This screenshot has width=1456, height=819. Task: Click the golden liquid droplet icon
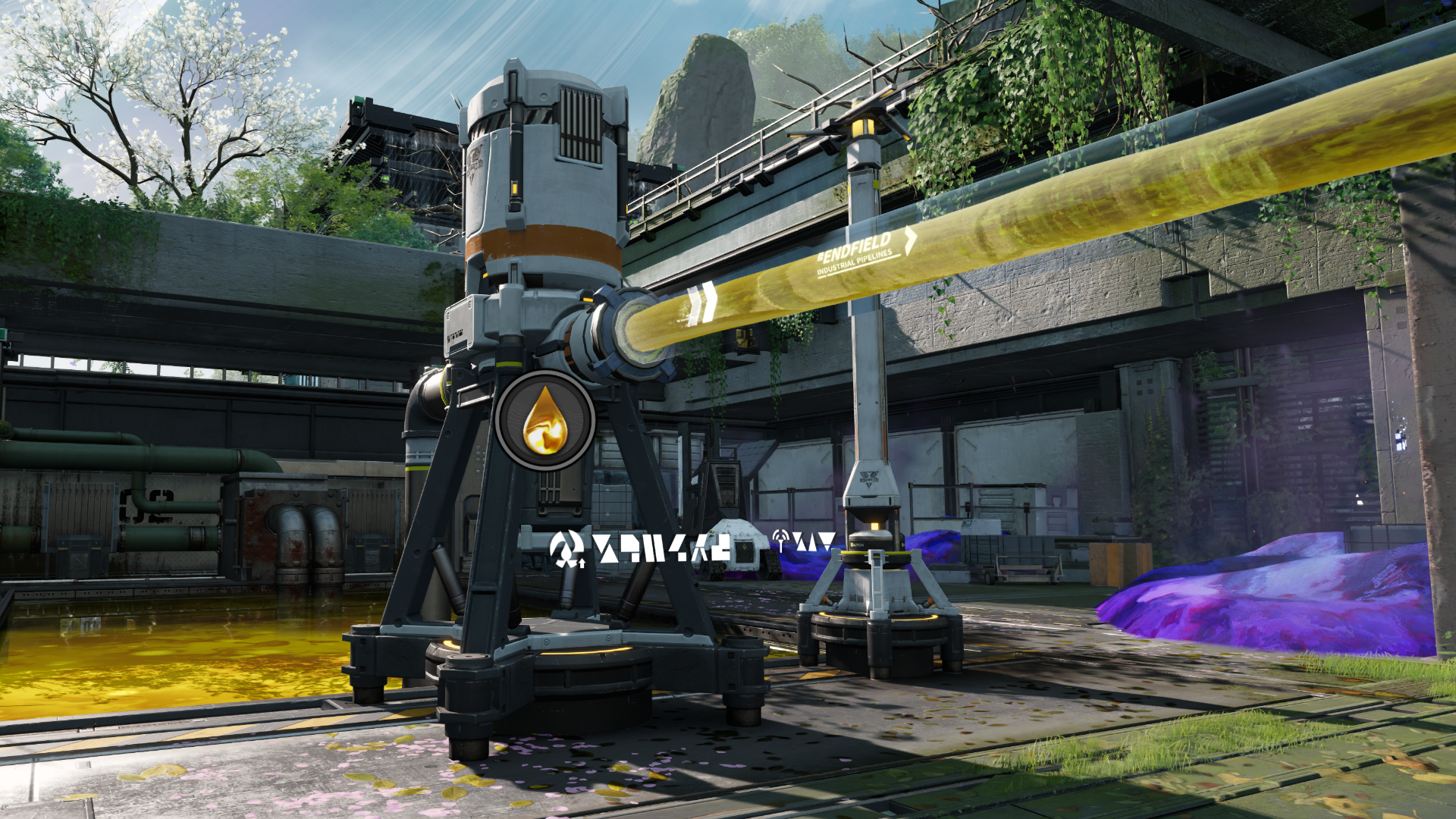(x=544, y=421)
